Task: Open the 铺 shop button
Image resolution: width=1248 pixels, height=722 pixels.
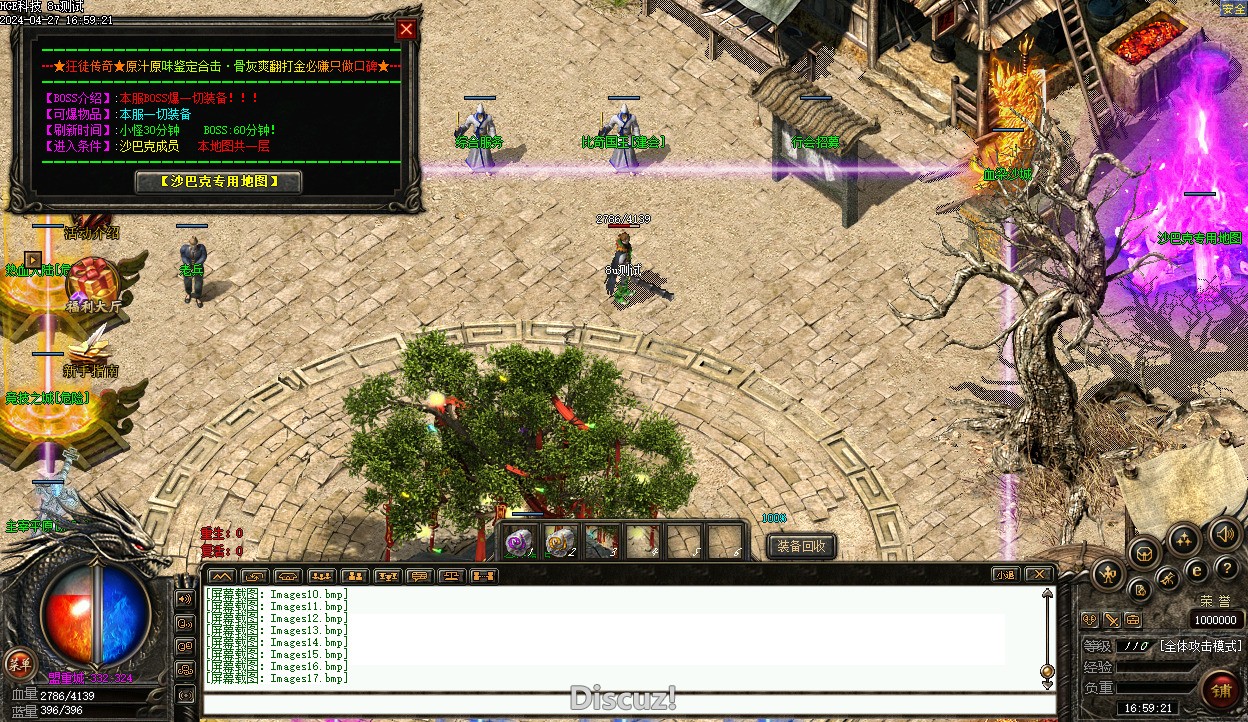Action: pos(1221,690)
